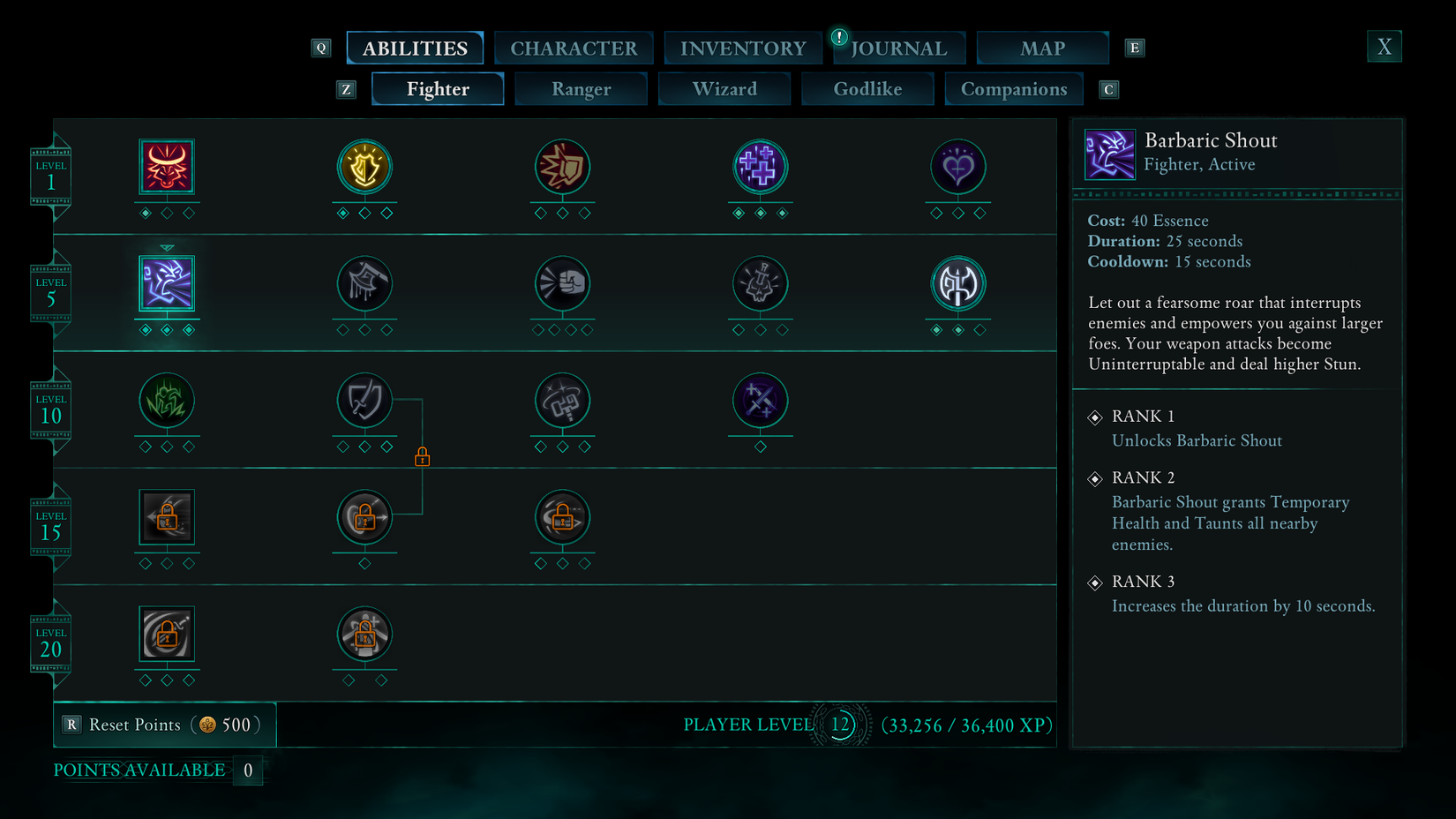Switch to the Inventory tab
Image resolution: width=1456 pixels, height=819 pixels.
pyautogui.click(x=742, y=48)
